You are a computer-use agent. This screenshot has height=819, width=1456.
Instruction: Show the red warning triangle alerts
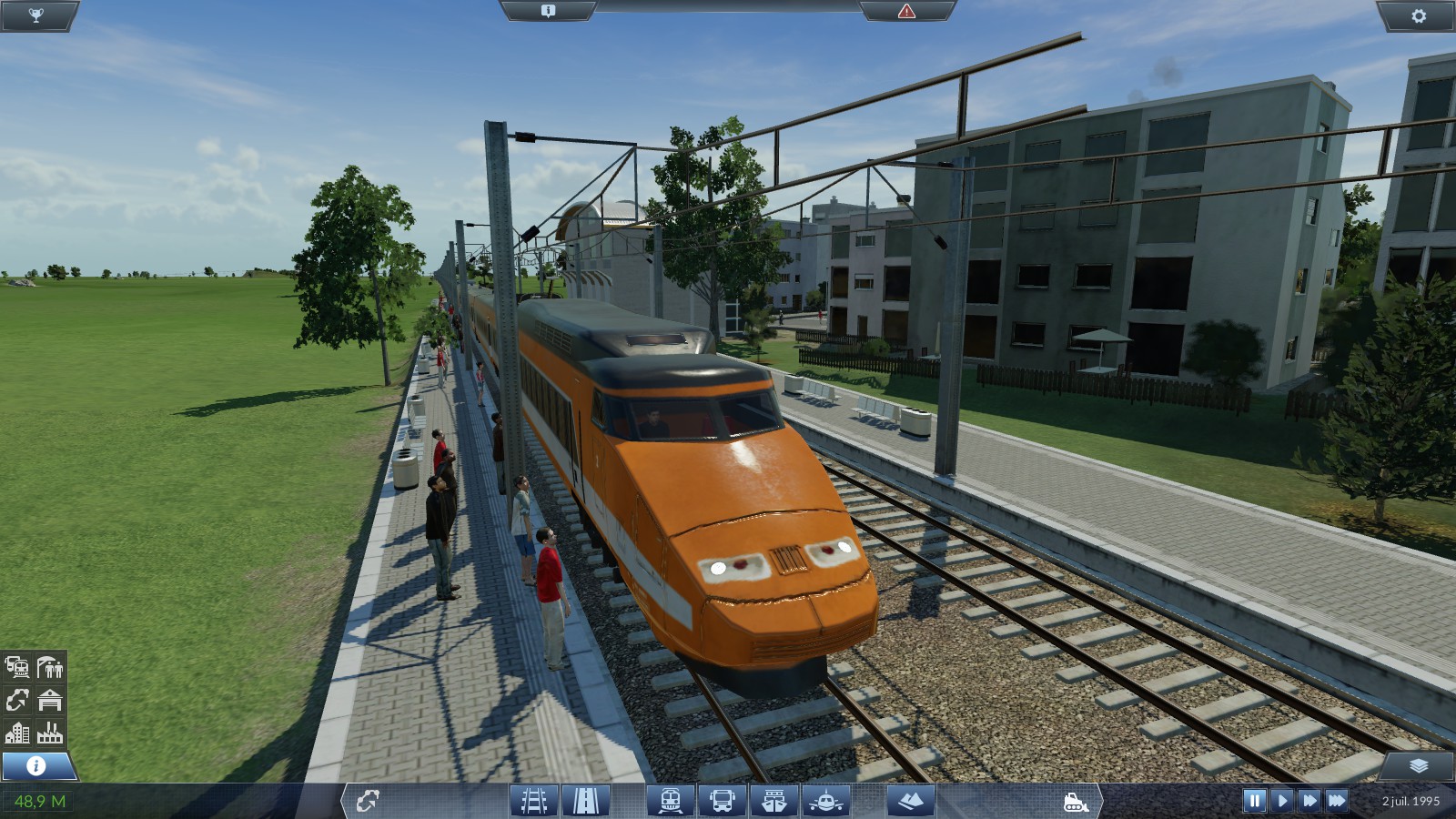pos(906,11)
